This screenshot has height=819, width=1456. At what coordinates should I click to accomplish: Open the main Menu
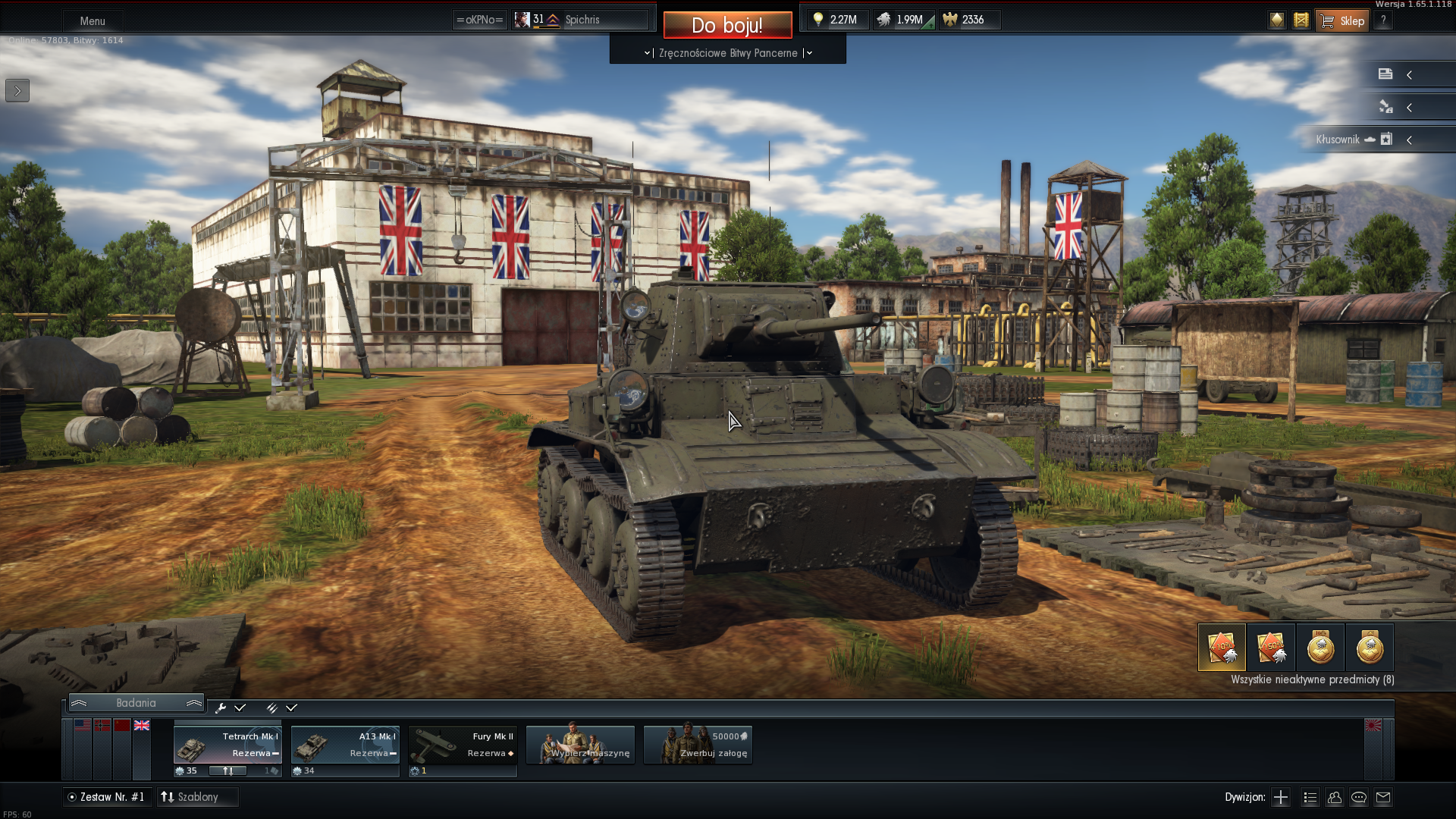(93, 20)
